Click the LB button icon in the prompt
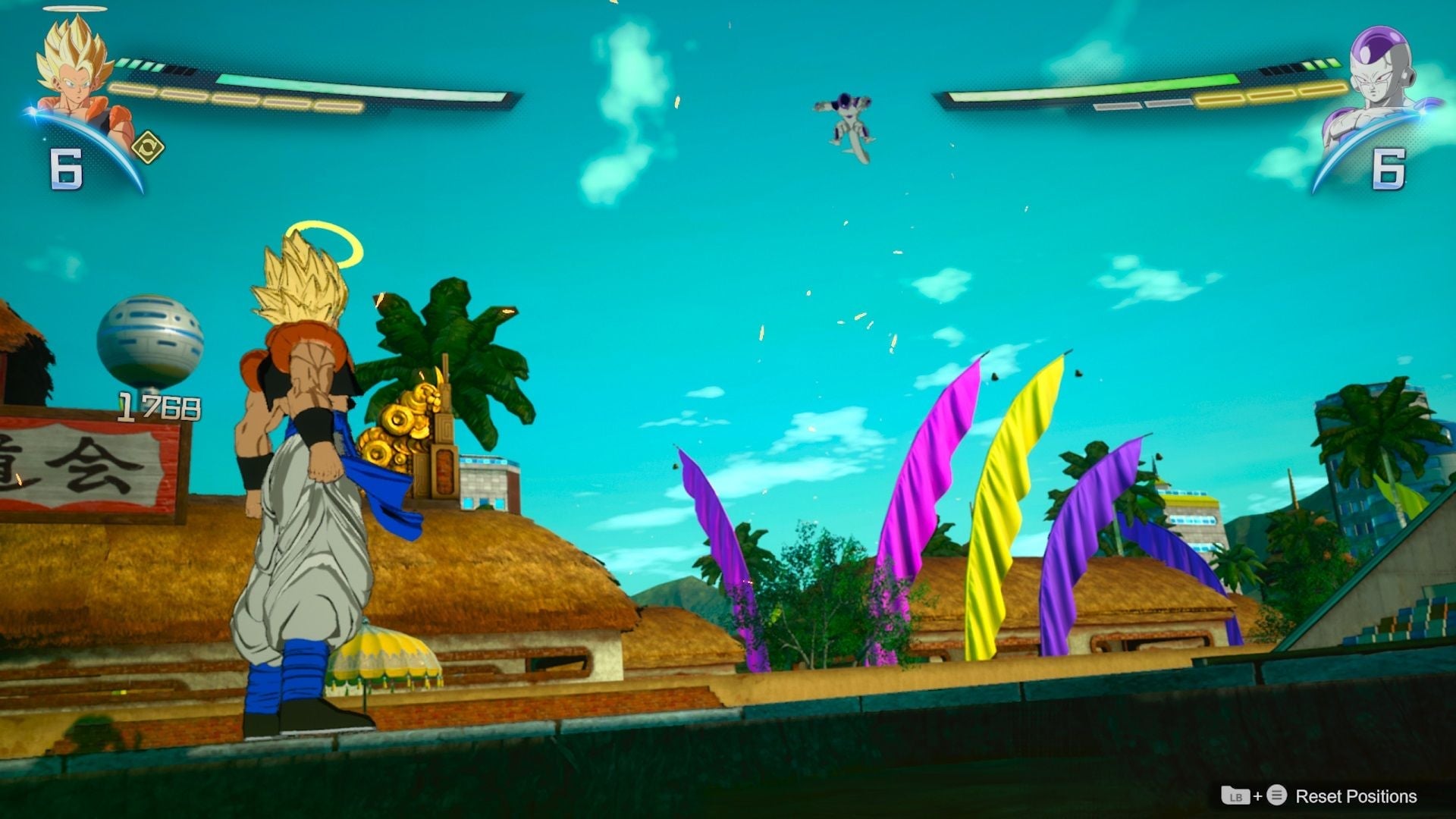This screenshot has height=819, width=1456. point(1235,796)
